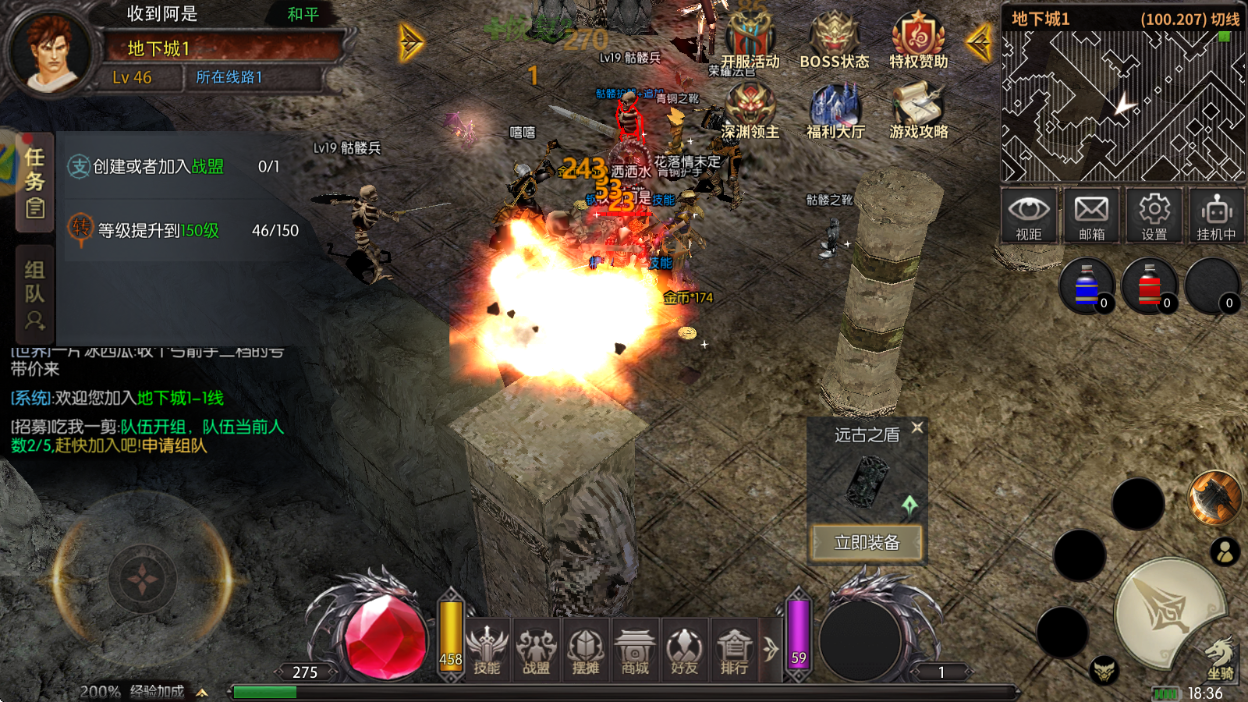Open the 排行 rankings
1248x702 pixels.
(734, 648)
